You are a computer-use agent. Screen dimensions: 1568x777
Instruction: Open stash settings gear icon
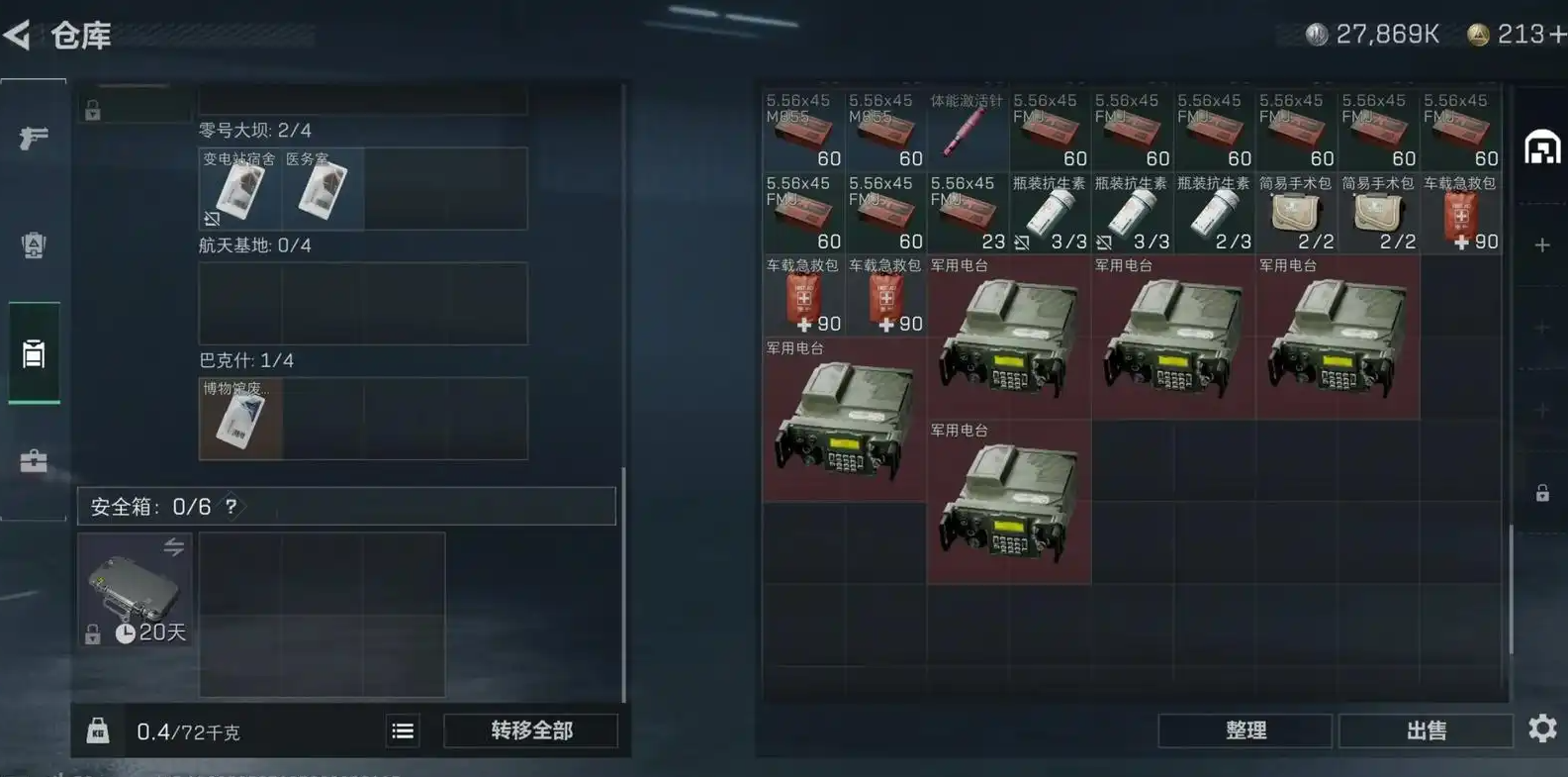pyautogui.click(x=1542, y=729)
